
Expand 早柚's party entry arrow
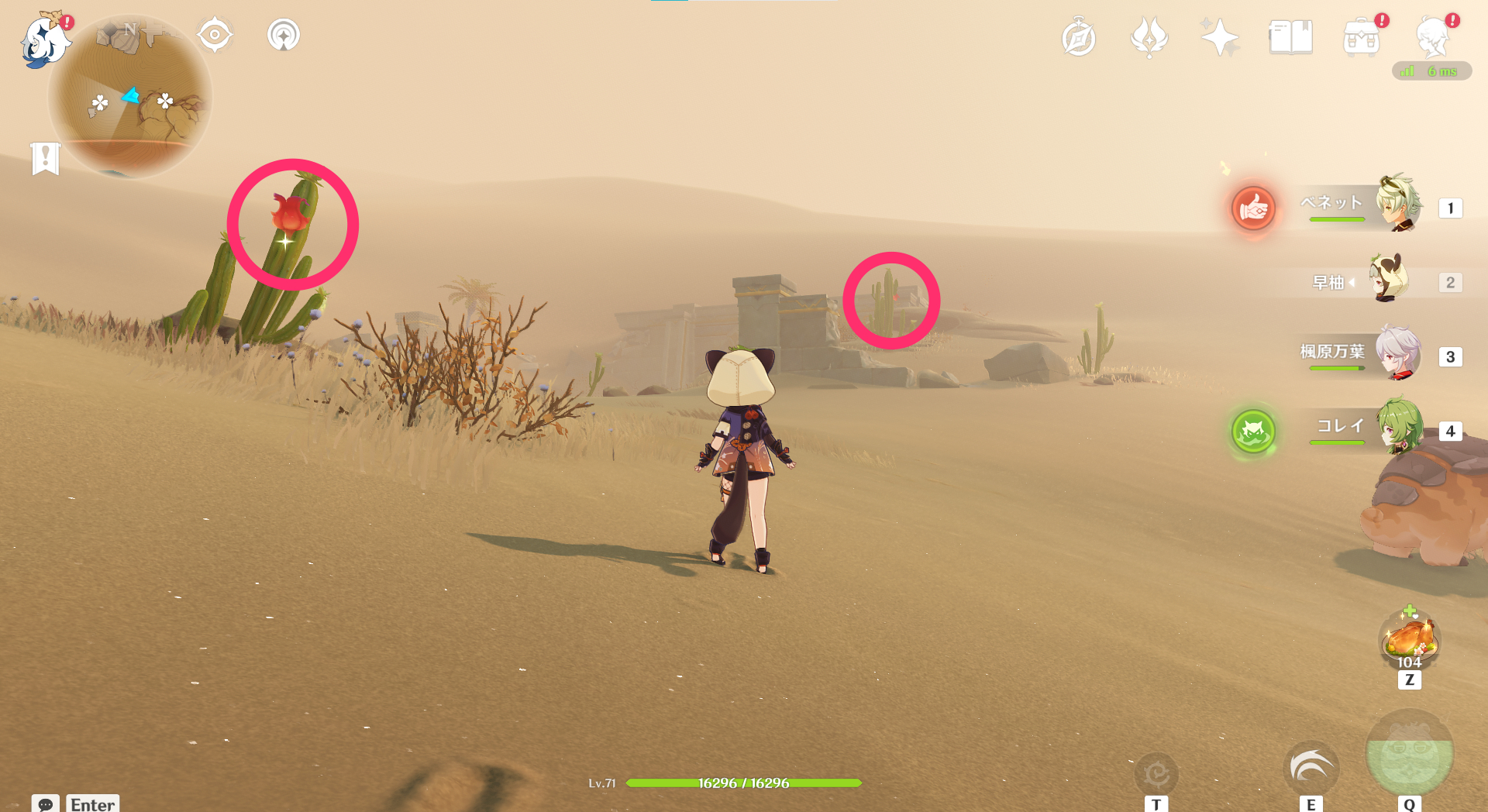coord(1353,282)
